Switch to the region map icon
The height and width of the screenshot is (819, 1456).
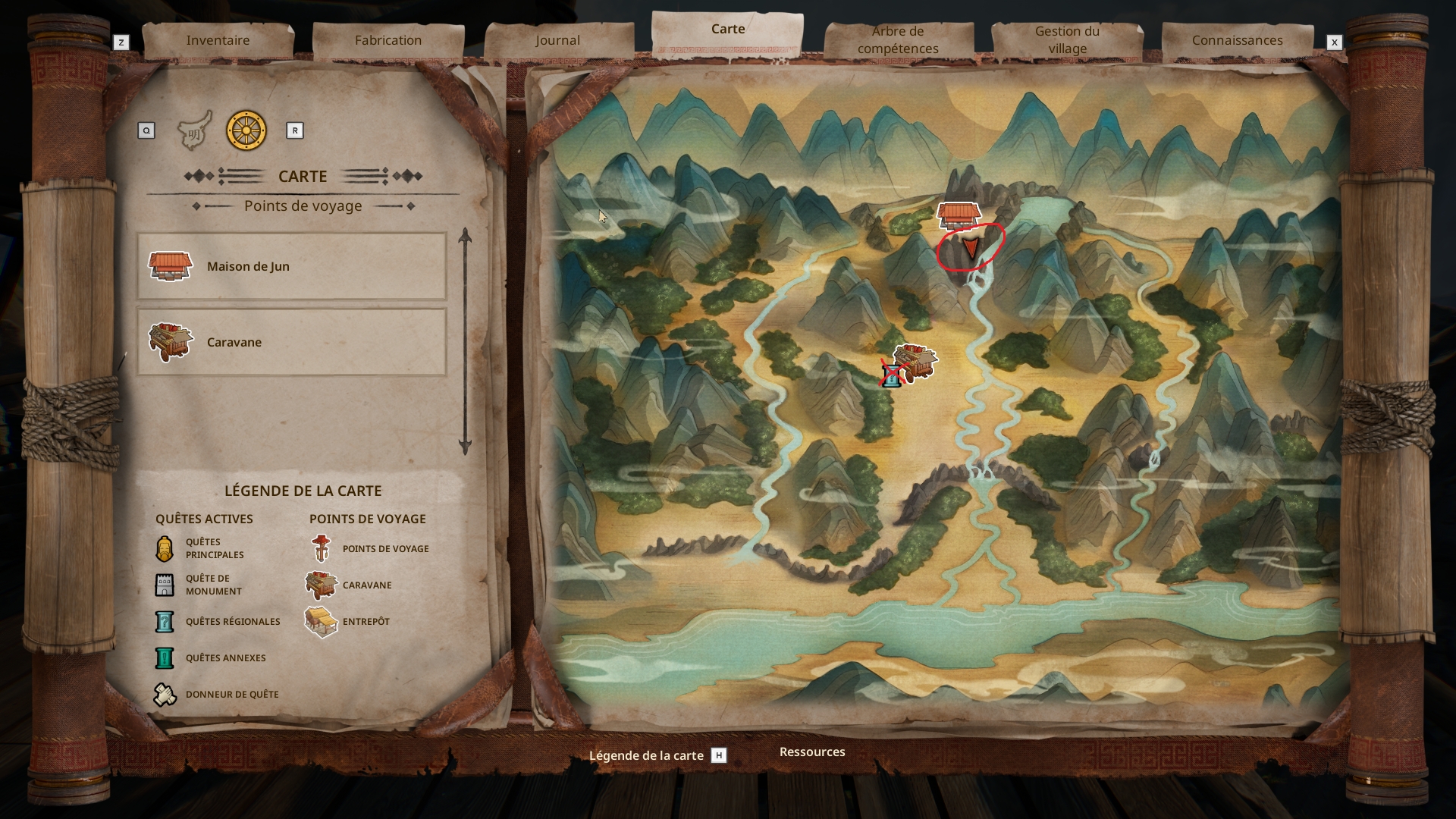194,131
